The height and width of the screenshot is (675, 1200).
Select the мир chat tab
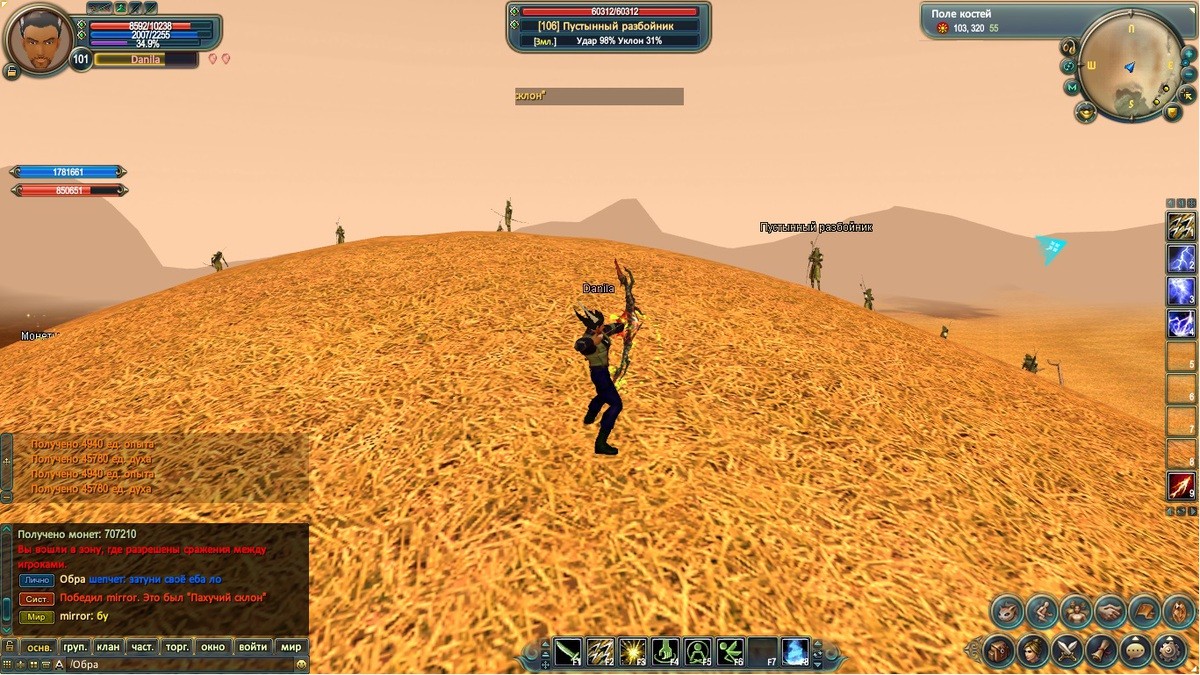290,647
